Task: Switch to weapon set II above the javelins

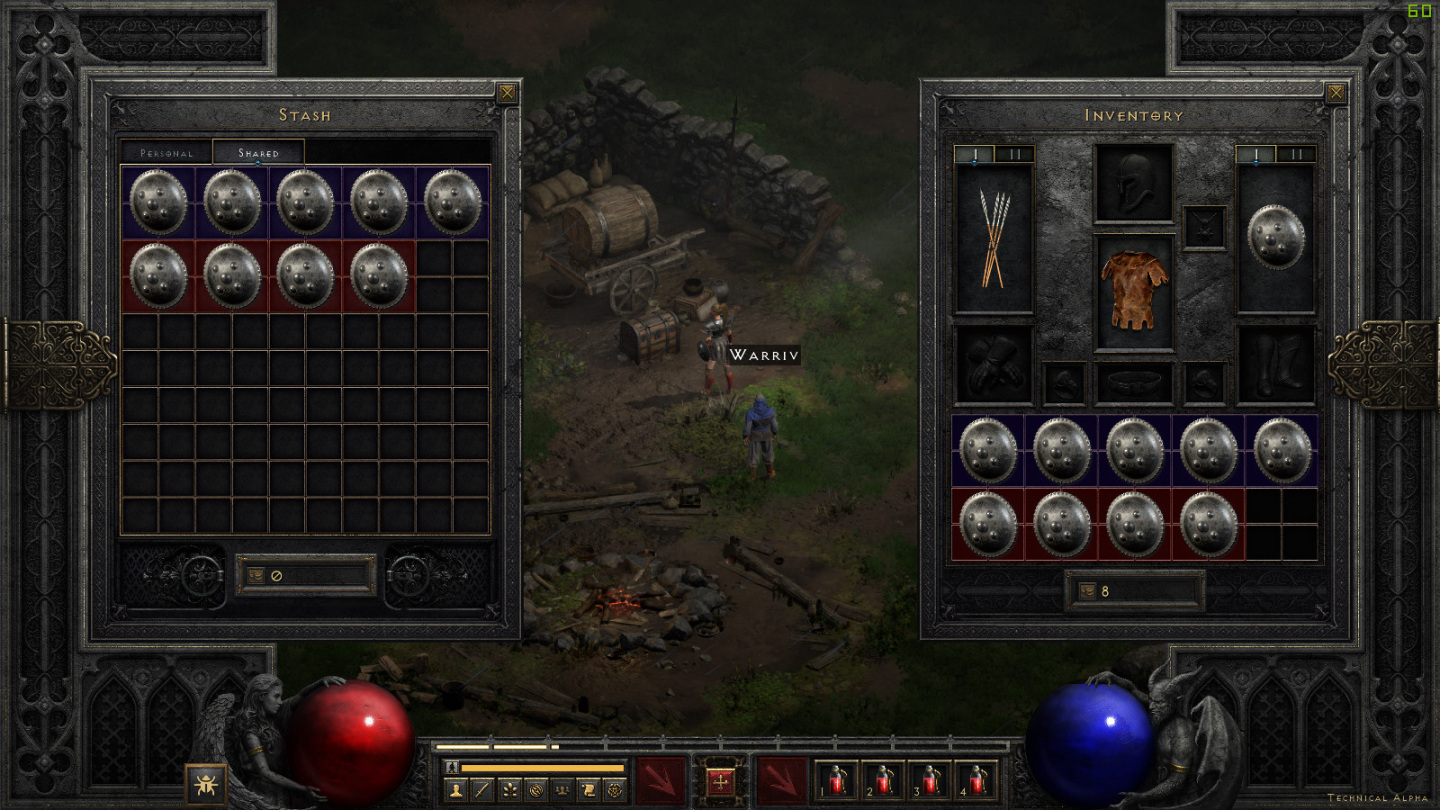Action: tap(1013, 154)
